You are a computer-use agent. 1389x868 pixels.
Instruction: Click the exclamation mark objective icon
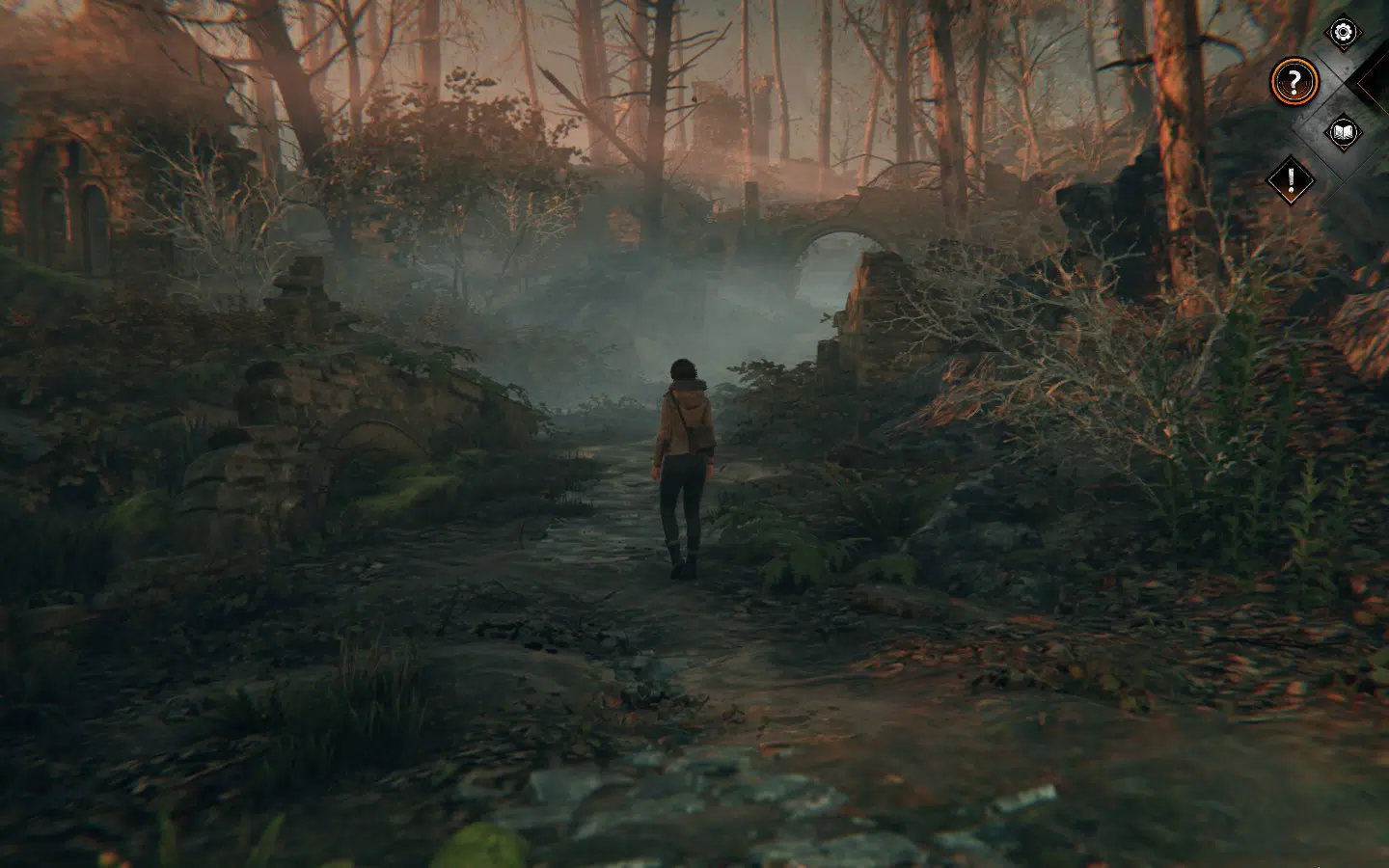(1292, 176)
